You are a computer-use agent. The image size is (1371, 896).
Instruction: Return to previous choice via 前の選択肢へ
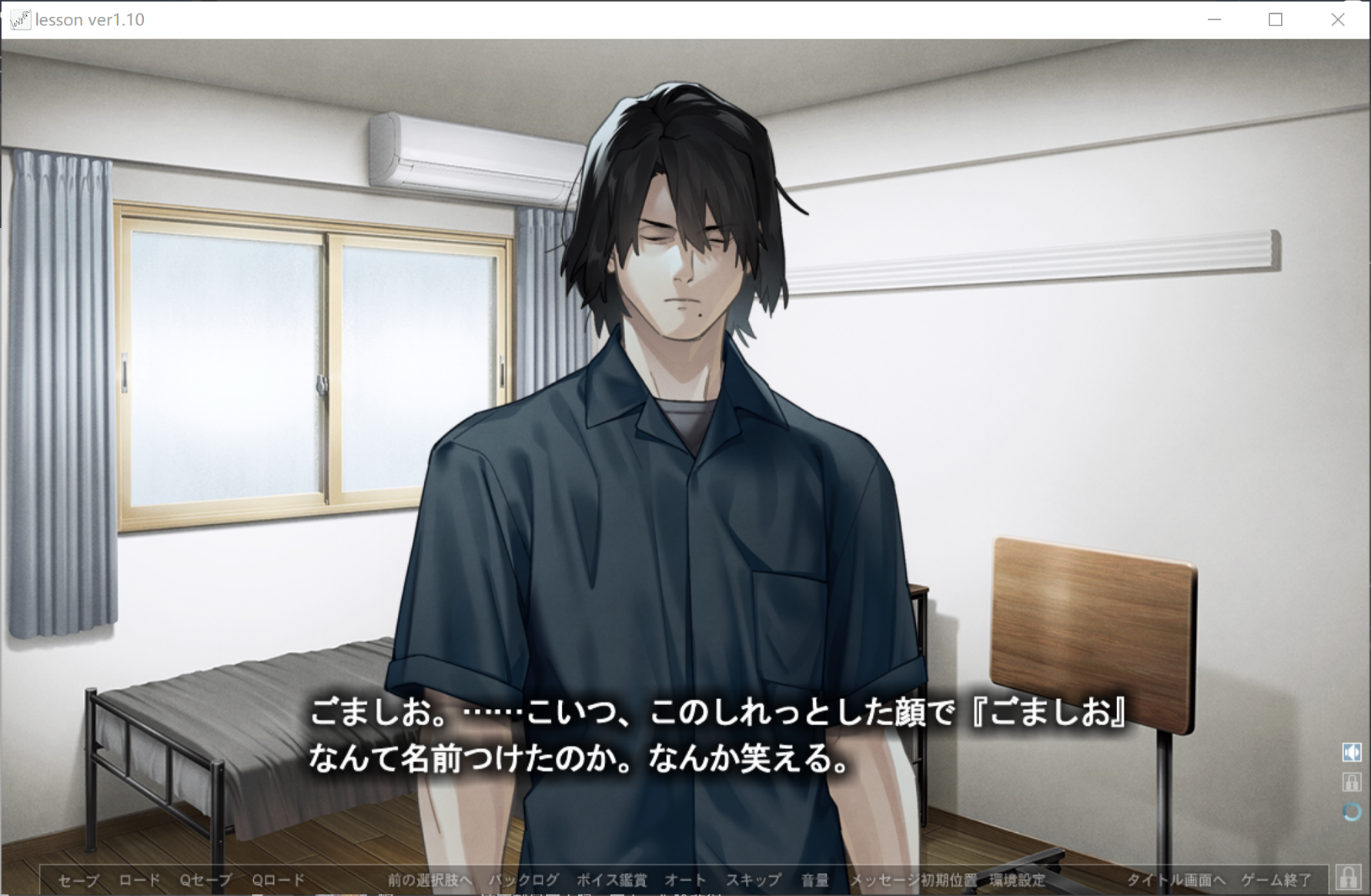tap(430, 880)
